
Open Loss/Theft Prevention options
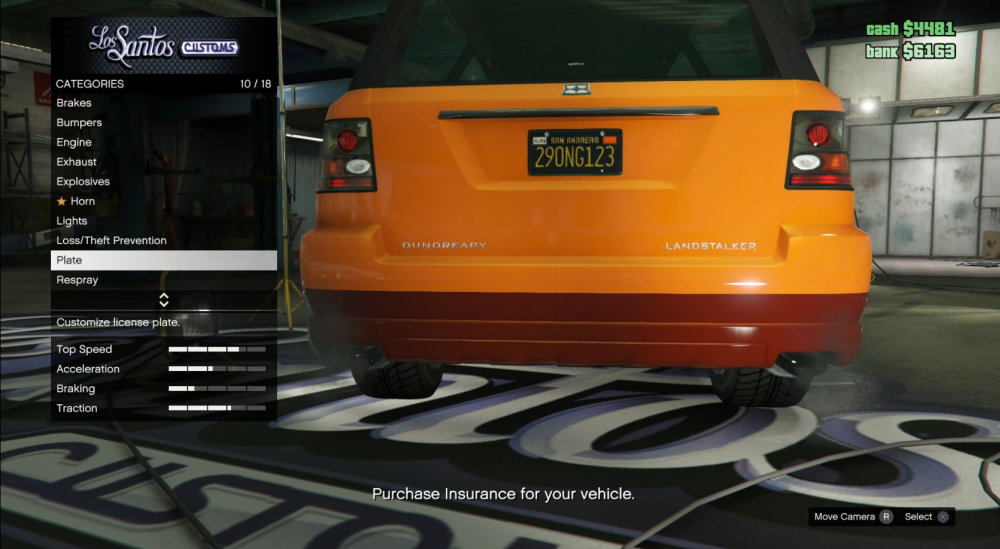click(112, 241)
